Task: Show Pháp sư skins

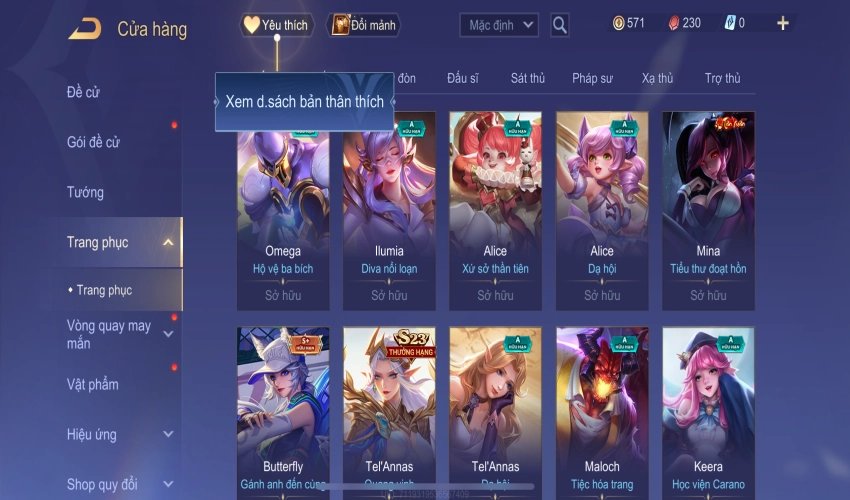Action: [x=593, y=78]
